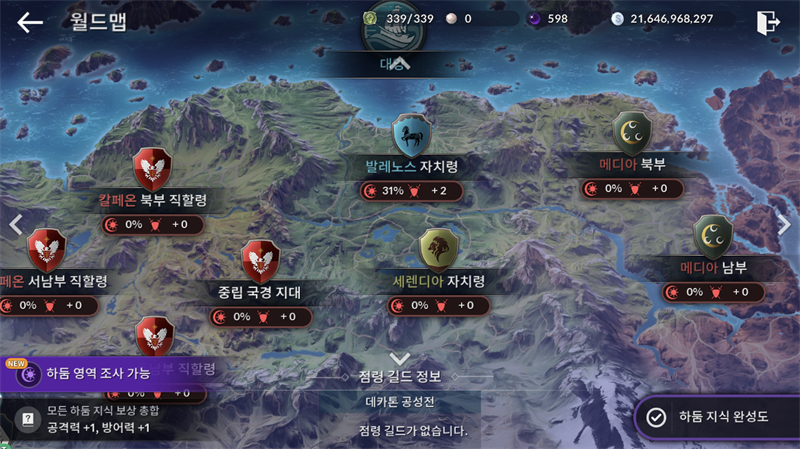
Task: Choose the 메디아 남부 region marker
Action: pos(713,236)
